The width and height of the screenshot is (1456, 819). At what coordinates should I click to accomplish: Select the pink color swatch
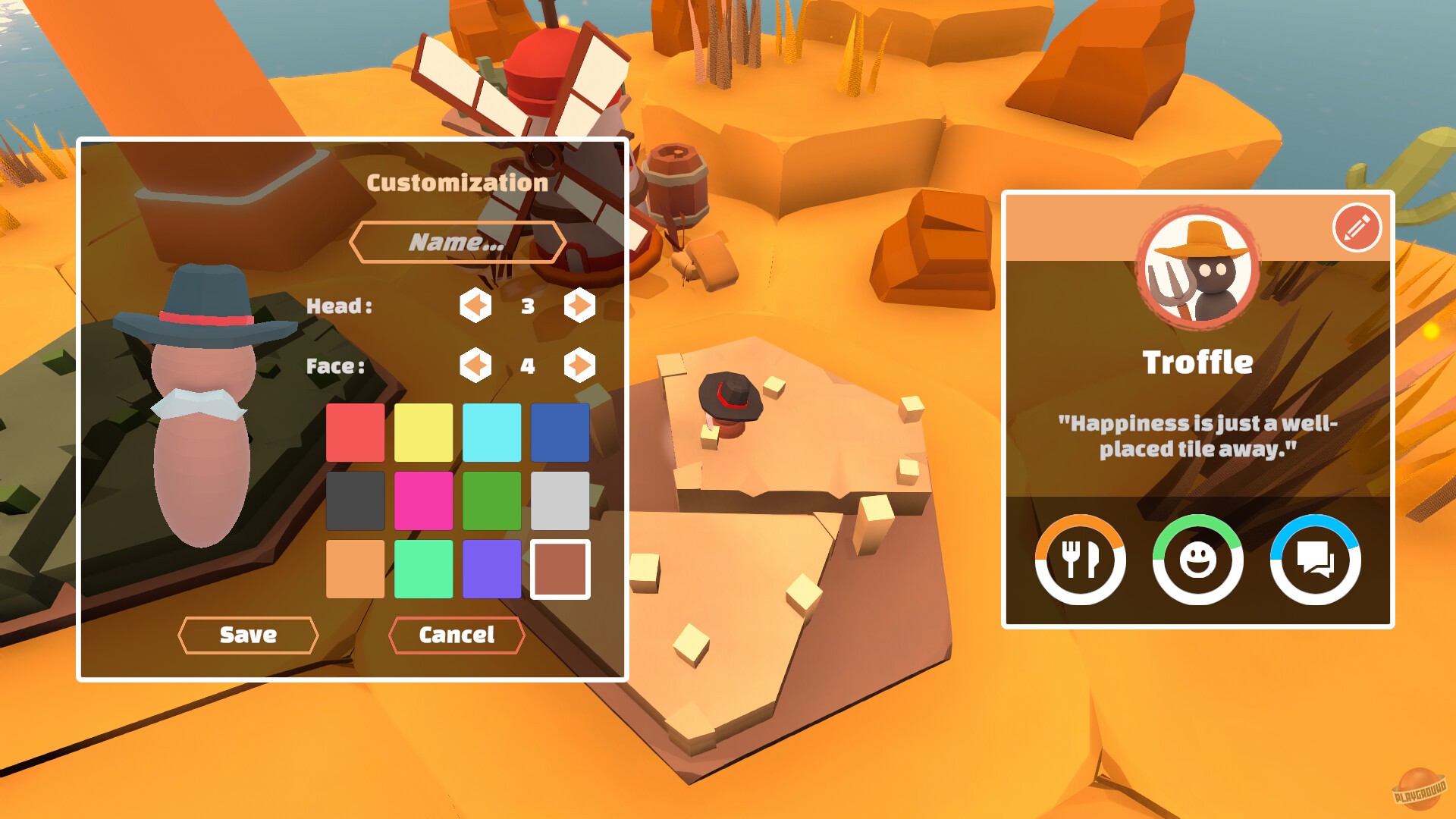pos(422,500)
